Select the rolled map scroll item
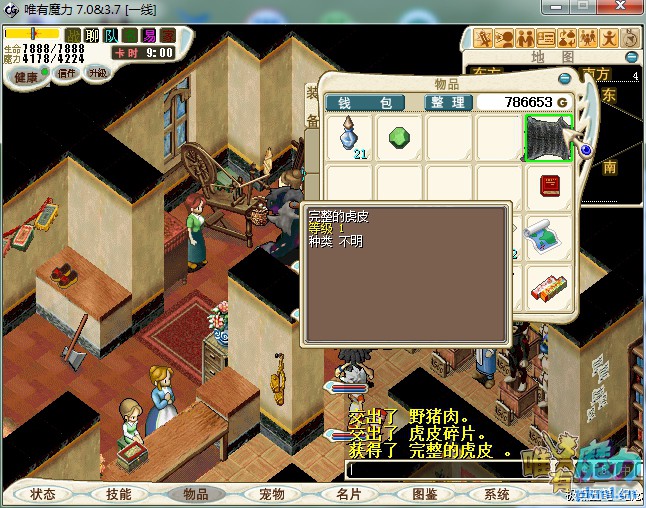The height and width of the screenshot is (508, 646). coord(548,236)
